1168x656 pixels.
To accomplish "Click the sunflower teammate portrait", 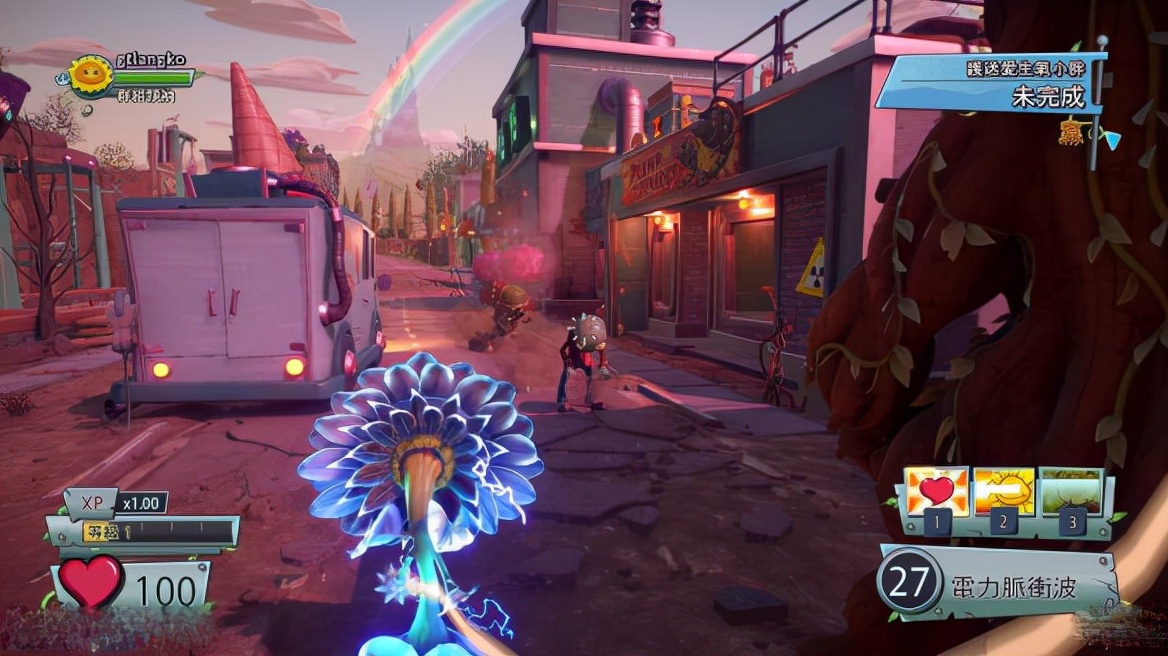I will coord(91,76).
